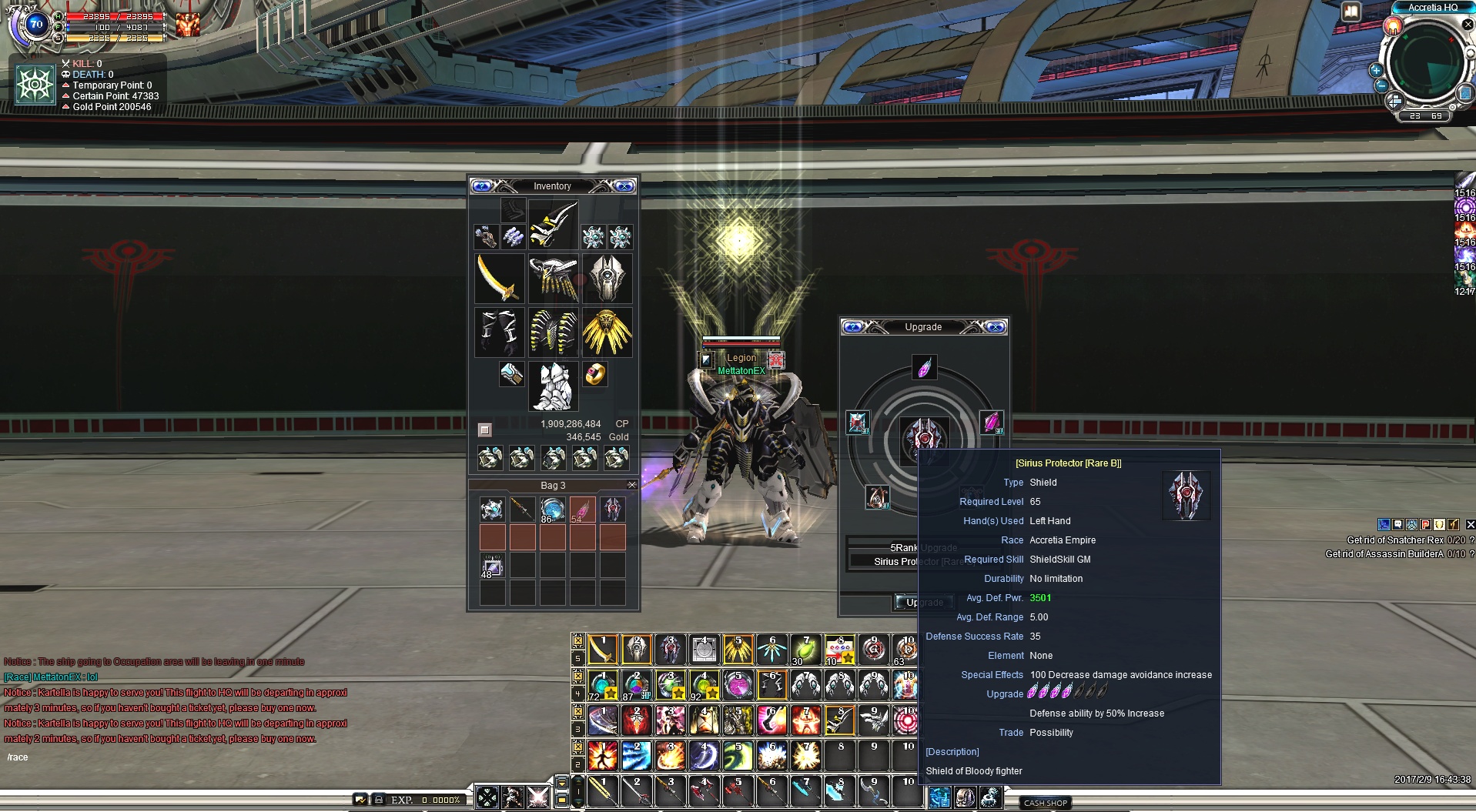The width and height of the screenshot is (1476, 812).
Task: Open the Cash Shop
Action: pyautogui.click(x=1046, y=803)
